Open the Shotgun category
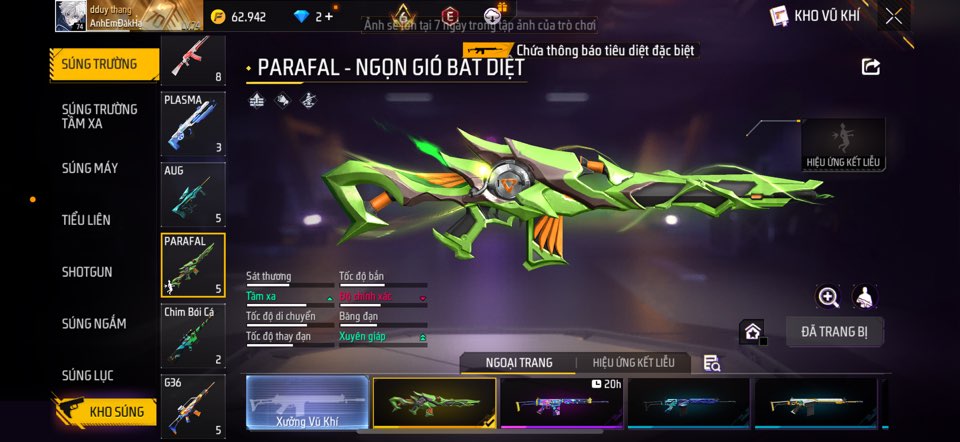The width and height of the screenshot is (960, 442). pyautogui.click(x=87, y=272)
